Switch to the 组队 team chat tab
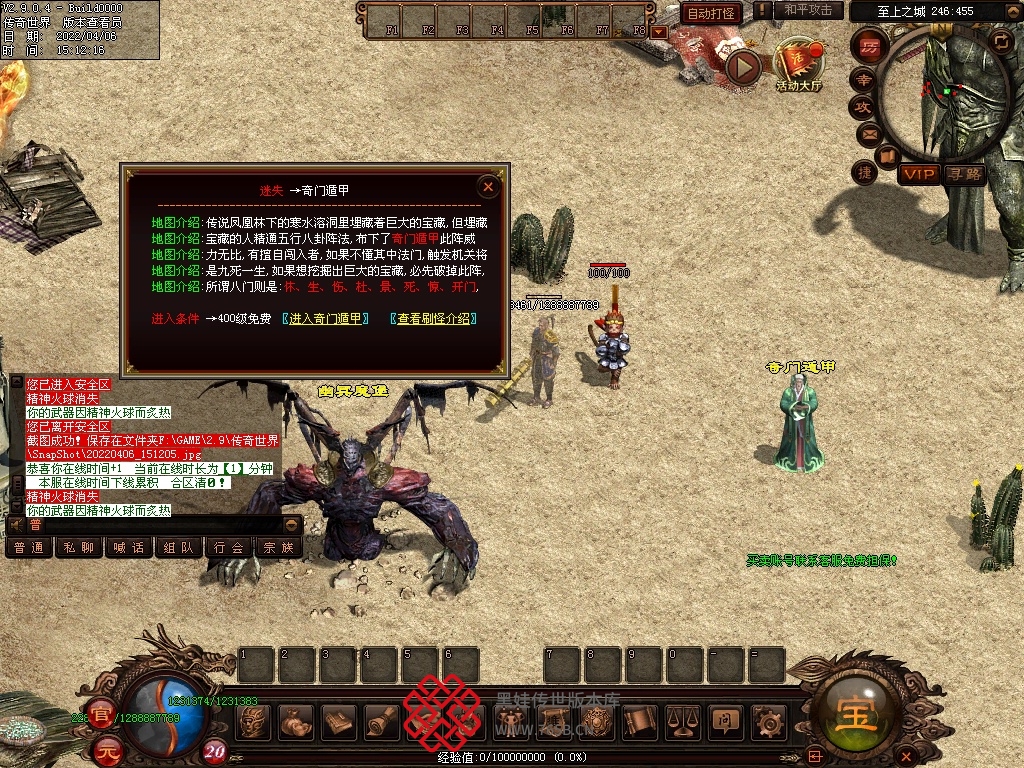Screen dimensions: 1024x768 coord(179,548)
